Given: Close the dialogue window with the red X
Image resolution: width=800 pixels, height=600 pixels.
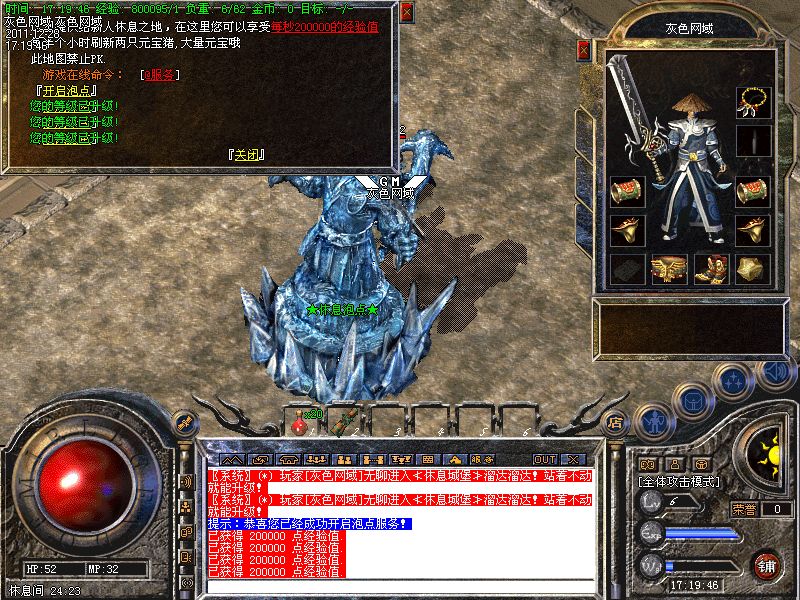Looking at the screenshot, I should 406,13.
